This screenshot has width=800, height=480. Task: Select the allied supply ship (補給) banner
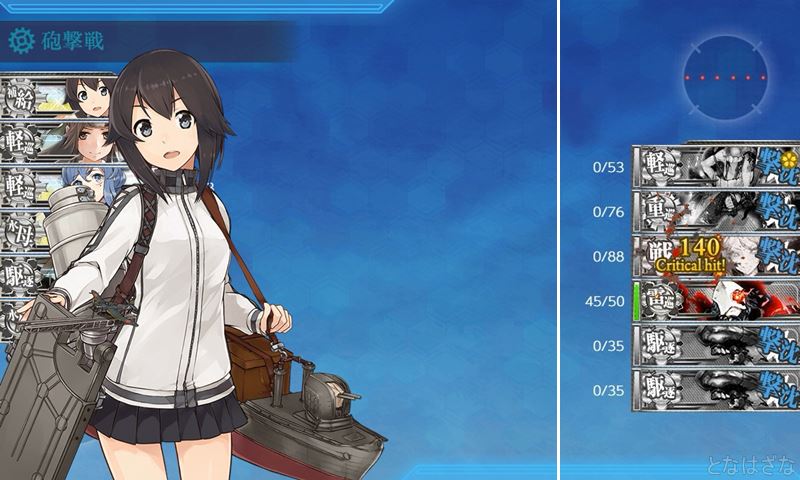60,94
